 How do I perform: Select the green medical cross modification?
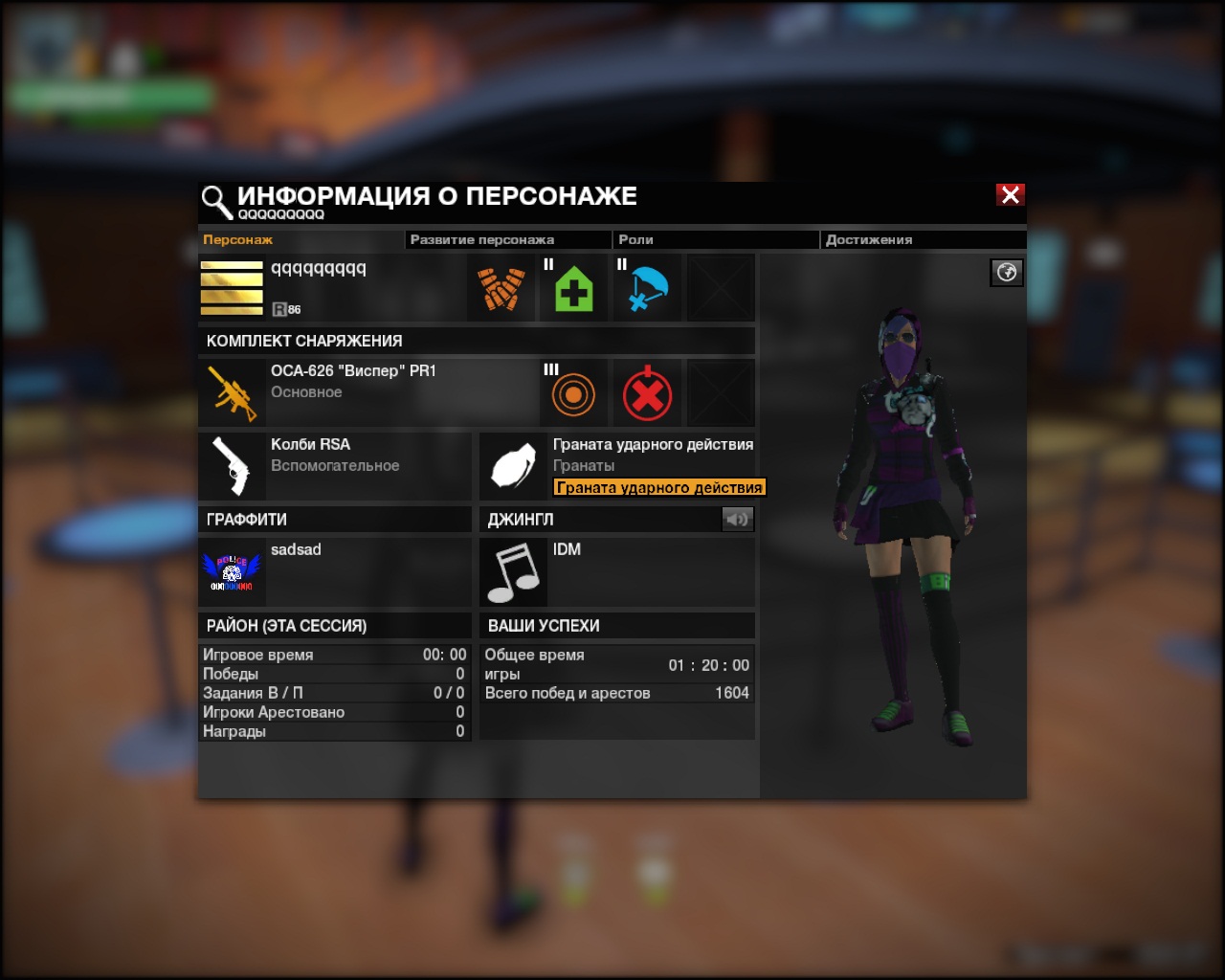click(x=573, y=288)
